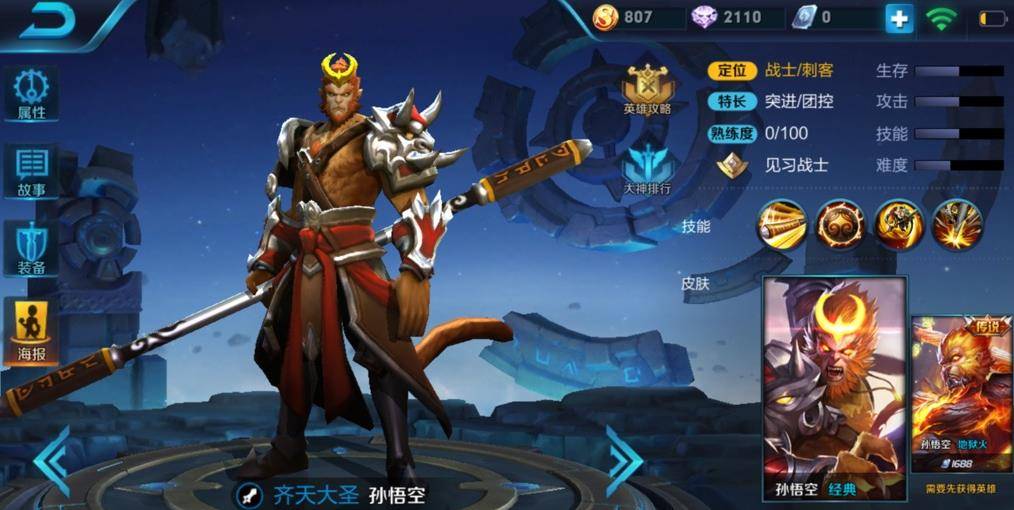Open the 故事 story tab
1014x510 pixels.
click(32, 171)
